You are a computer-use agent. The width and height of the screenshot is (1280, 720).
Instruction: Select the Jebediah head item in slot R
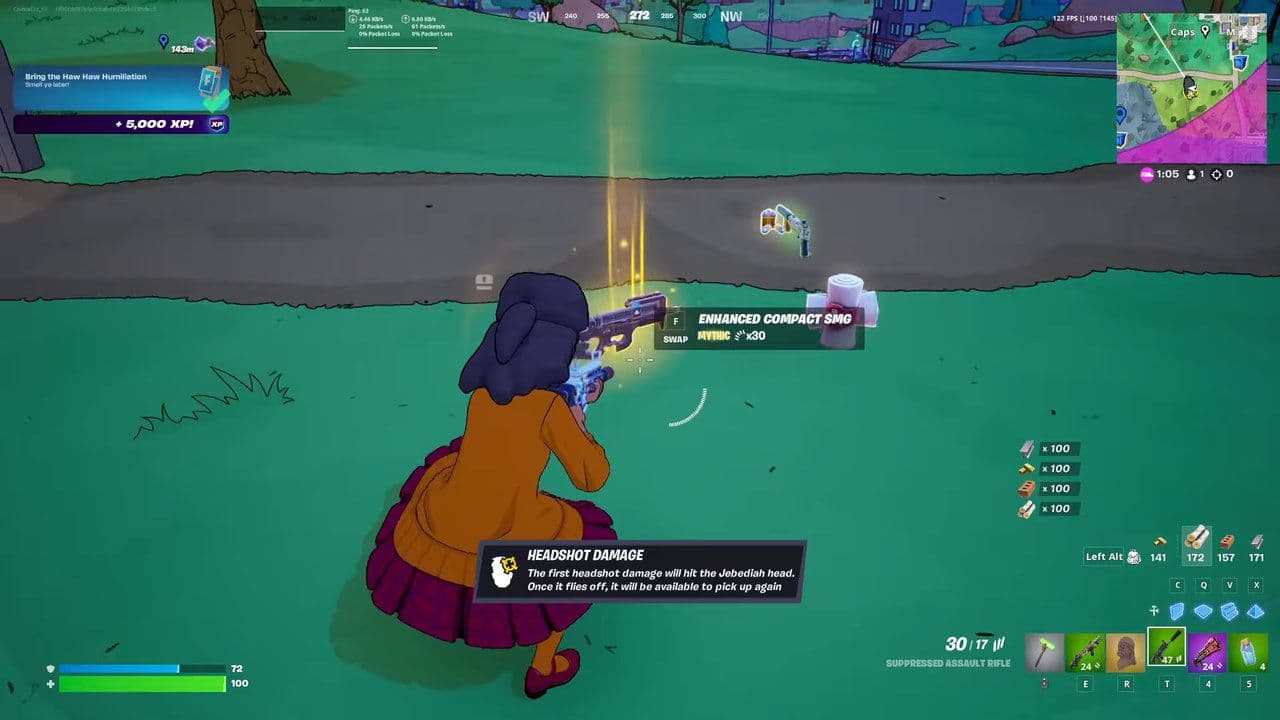tap(1125, 650)
